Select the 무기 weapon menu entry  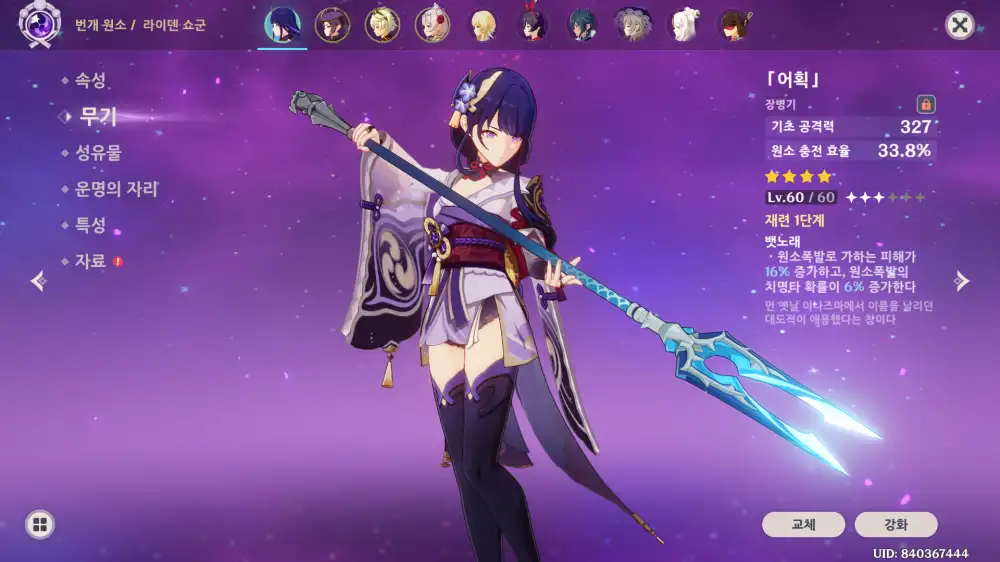point(97,117)
